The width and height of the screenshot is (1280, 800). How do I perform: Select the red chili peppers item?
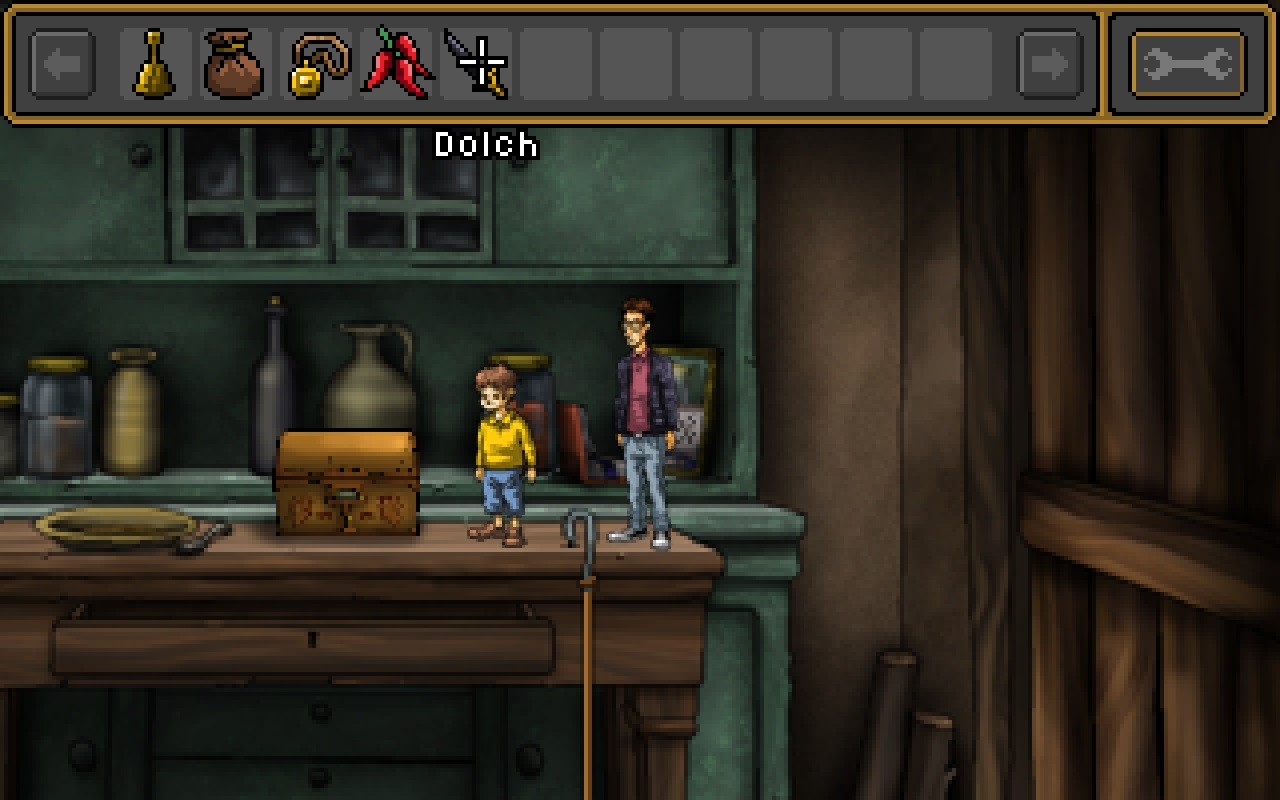pos(396,65)
